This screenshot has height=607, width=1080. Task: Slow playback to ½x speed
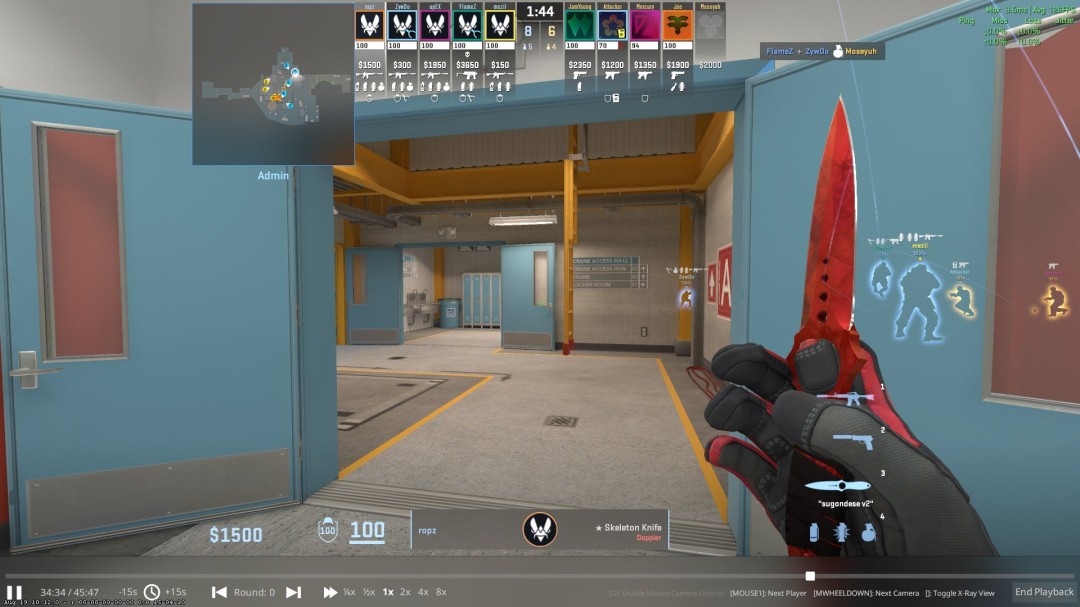(x=368, y=592)
